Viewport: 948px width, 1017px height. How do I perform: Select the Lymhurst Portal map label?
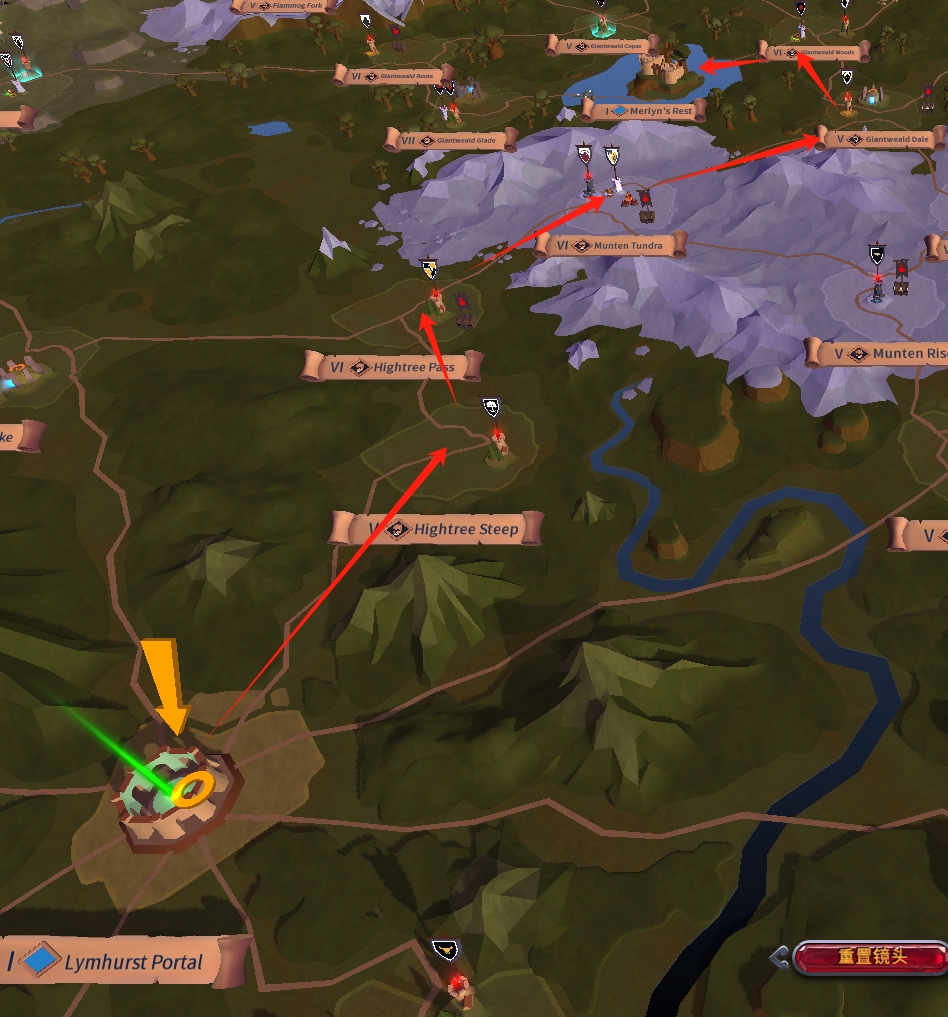[x=125, y=963]
